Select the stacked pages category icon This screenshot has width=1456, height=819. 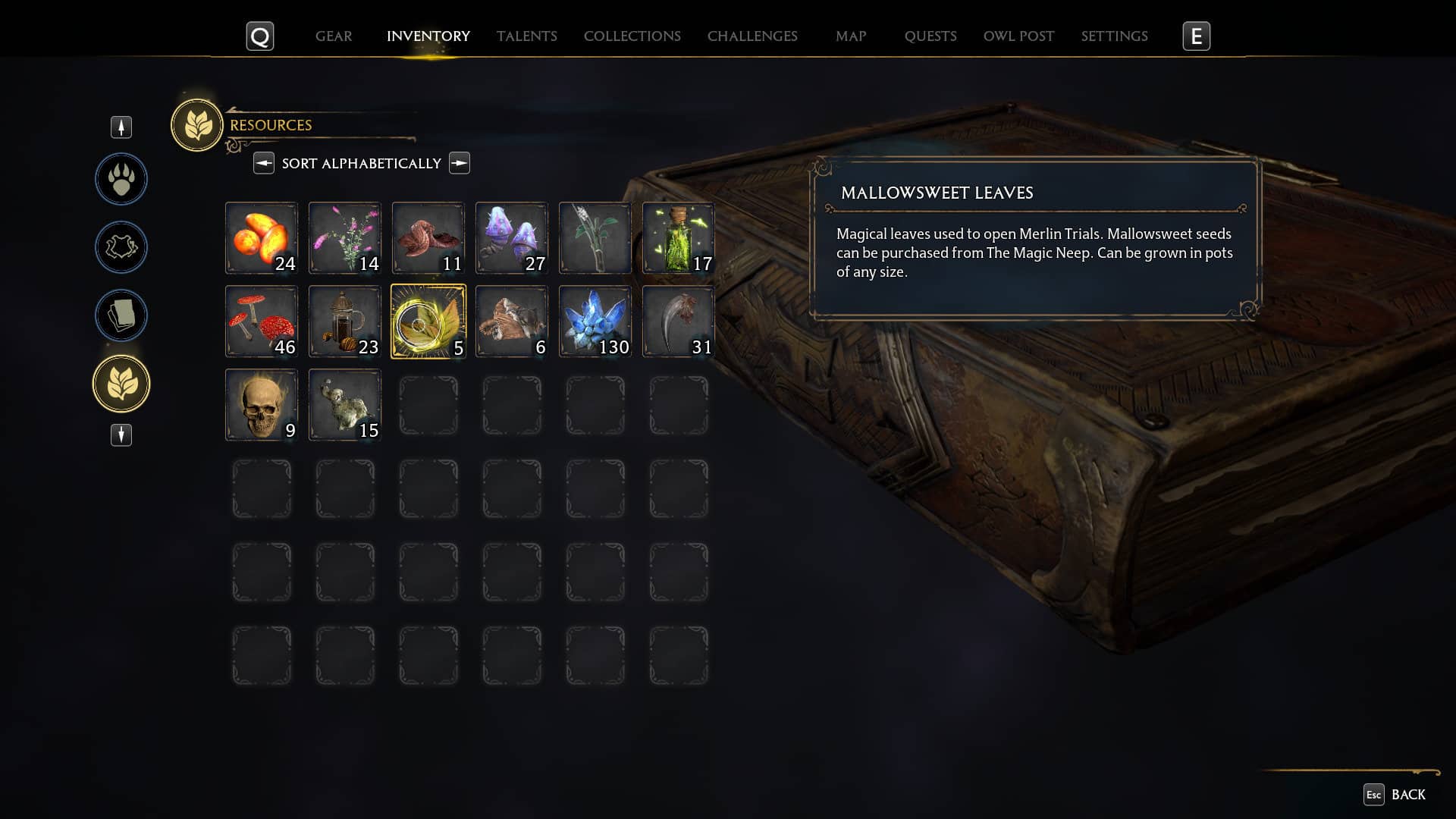click(121, 315)
